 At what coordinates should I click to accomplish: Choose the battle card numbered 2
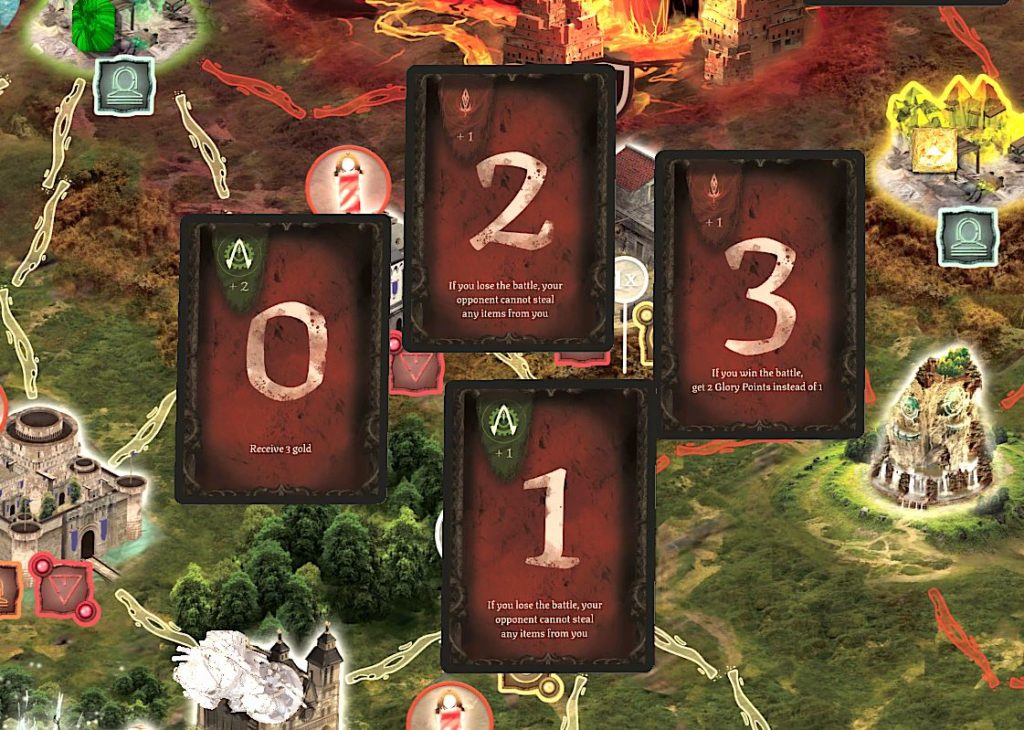click(x=510, y=208)
